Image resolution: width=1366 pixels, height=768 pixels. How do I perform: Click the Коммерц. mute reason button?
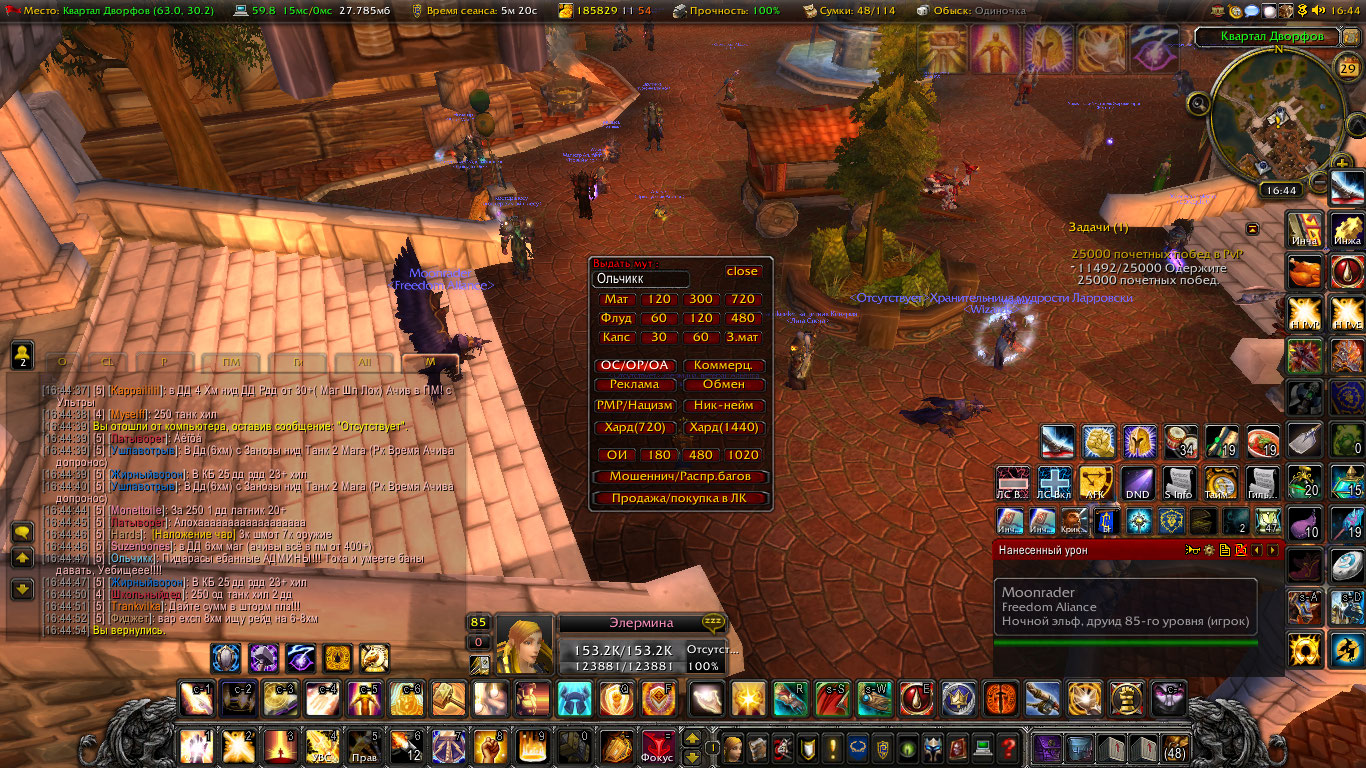pos(724,366)
